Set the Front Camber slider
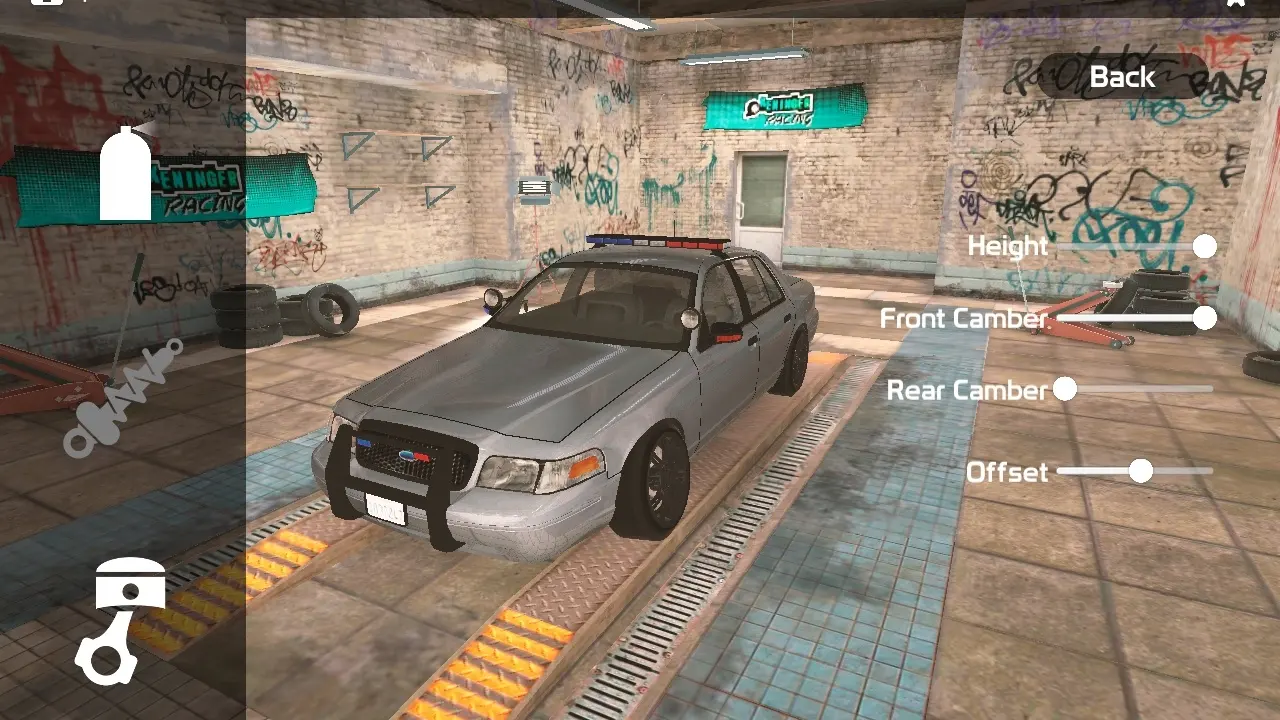The height and width of the screenshot is (720, 1280). (1204, 318)
